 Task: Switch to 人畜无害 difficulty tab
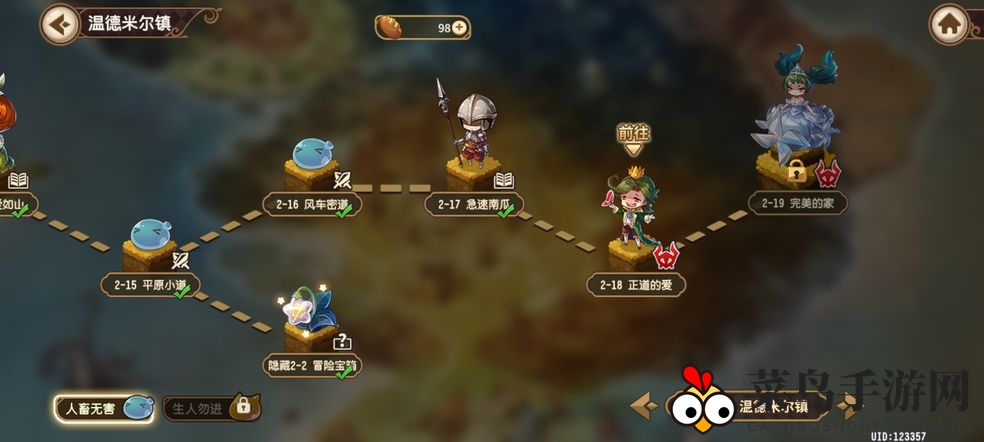(105, 407)
